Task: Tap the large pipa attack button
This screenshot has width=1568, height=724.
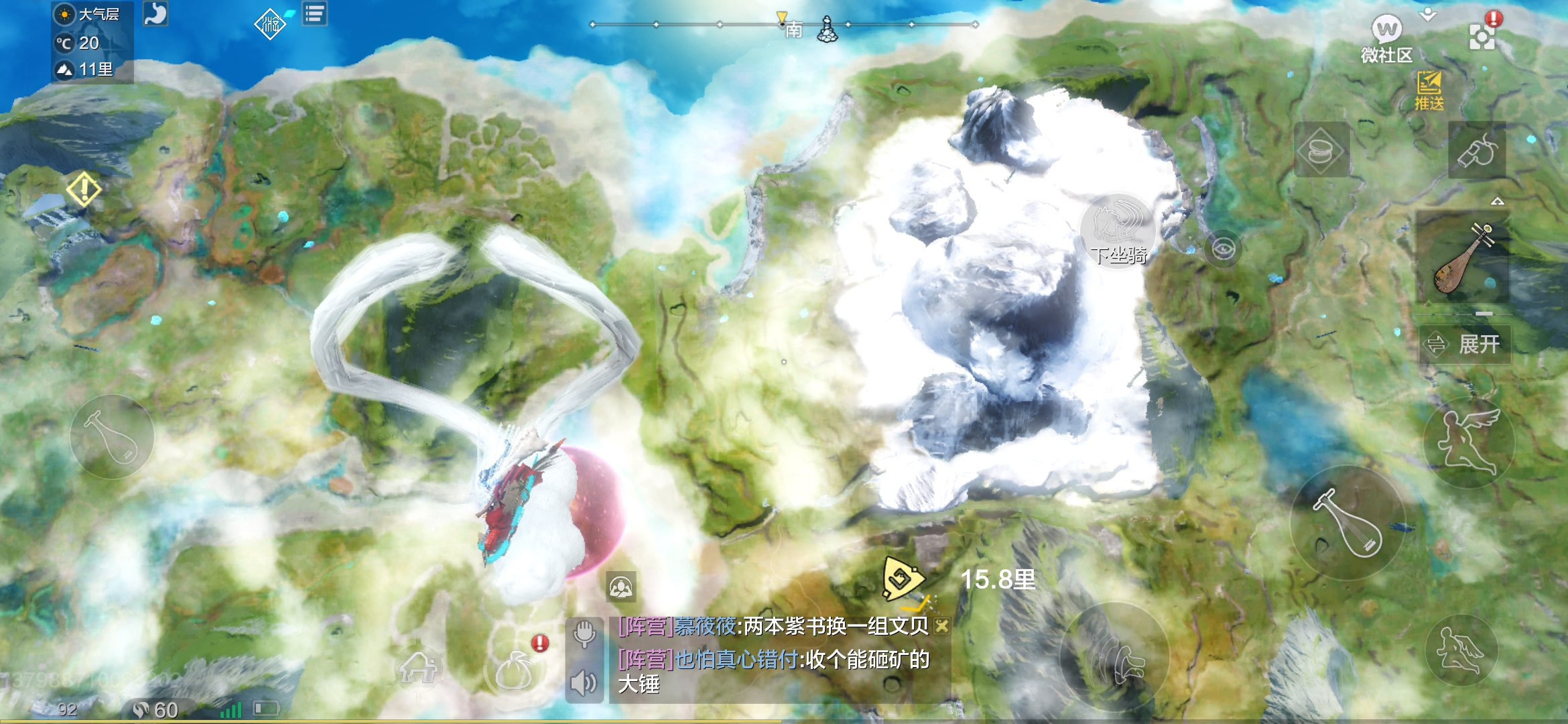Action: [x=1347, y=523]
